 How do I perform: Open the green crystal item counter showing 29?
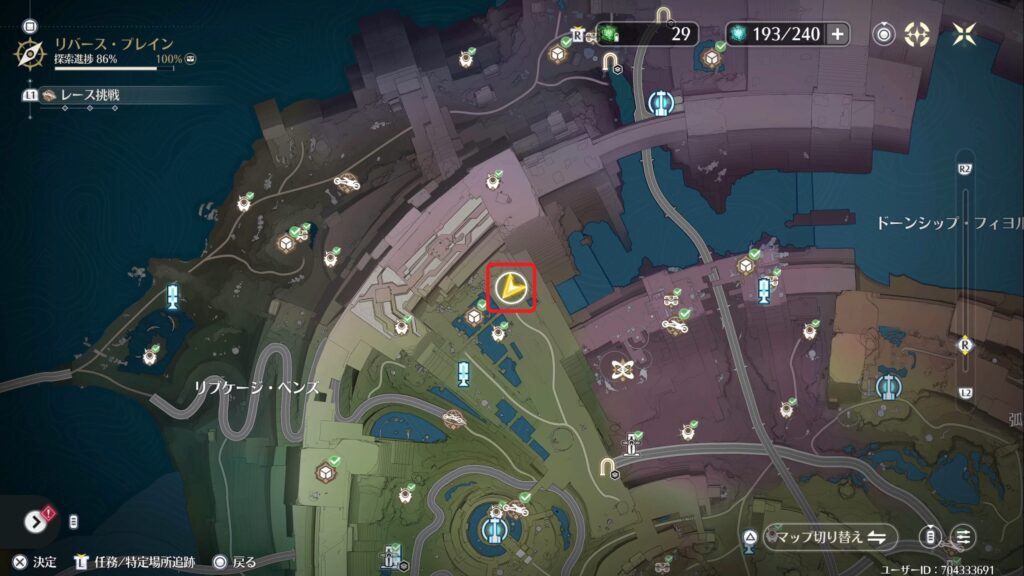[647, 34]
